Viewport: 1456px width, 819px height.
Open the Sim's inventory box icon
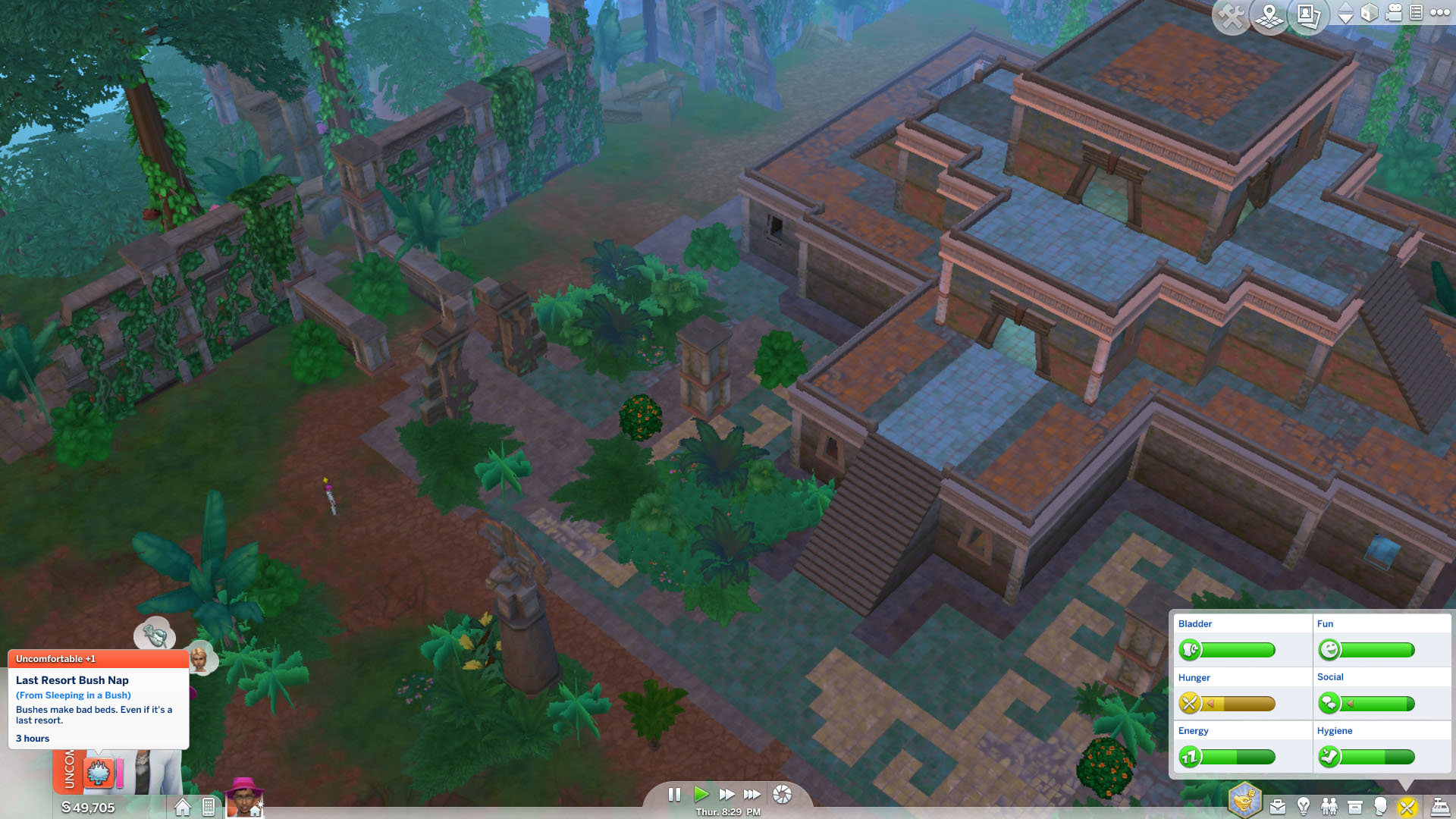point(1354,806)
